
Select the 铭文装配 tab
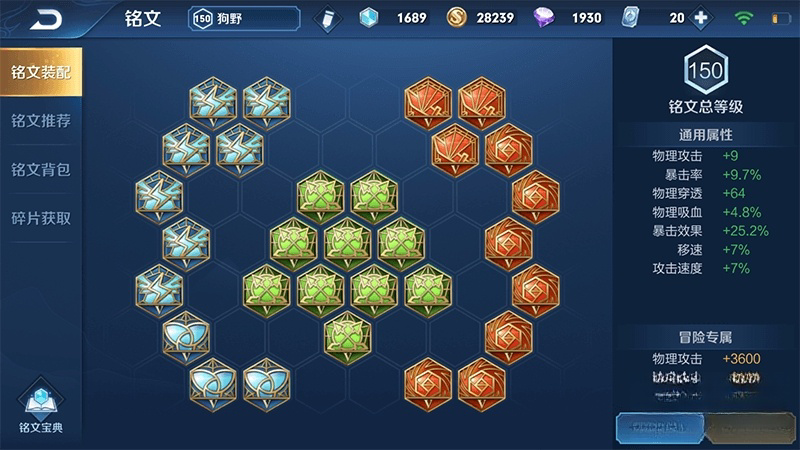40,72
